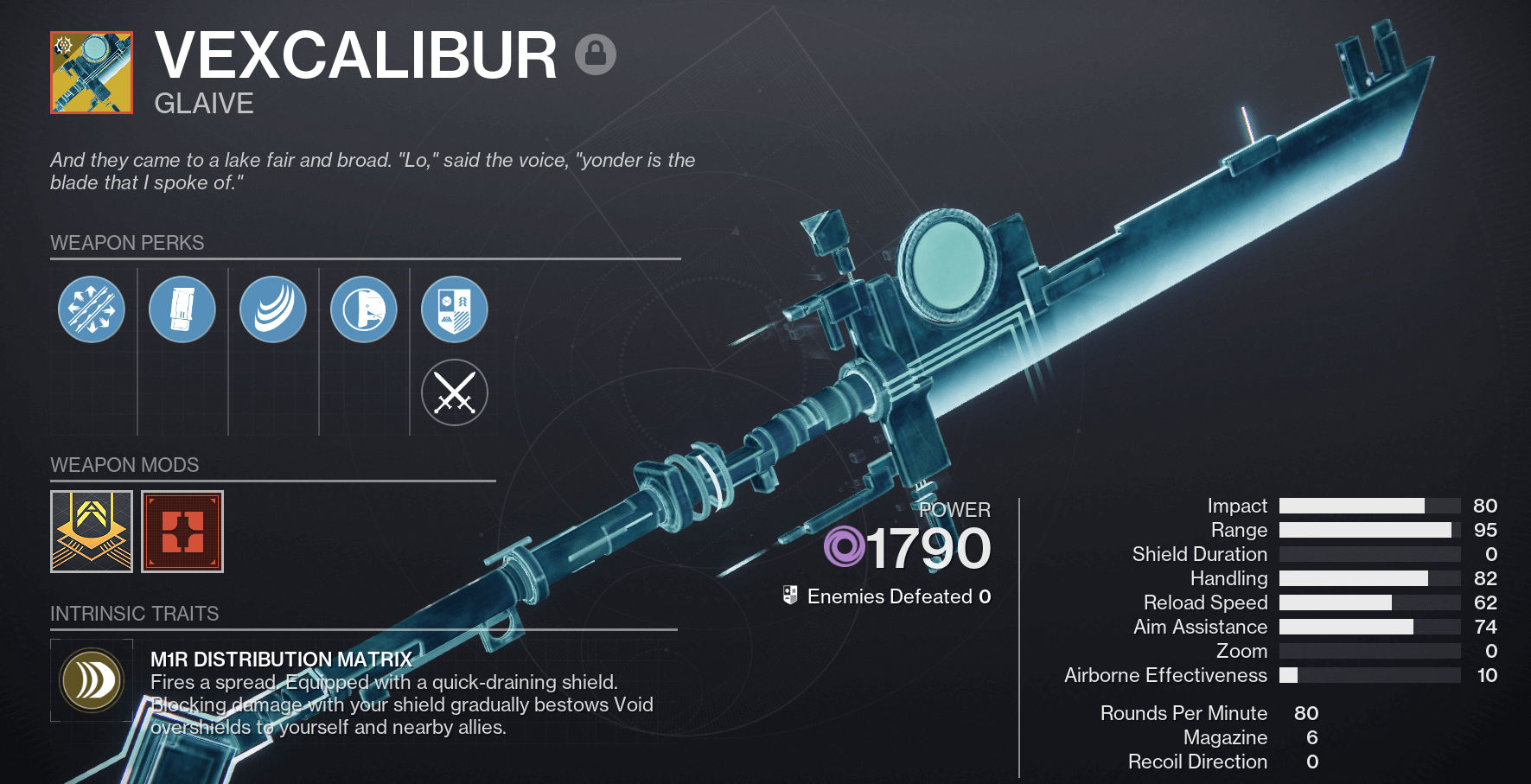Screen dimensions: 1531x784
Task: Click the INTRINSIC TRAITS section header
Action: tap(134, 614)
